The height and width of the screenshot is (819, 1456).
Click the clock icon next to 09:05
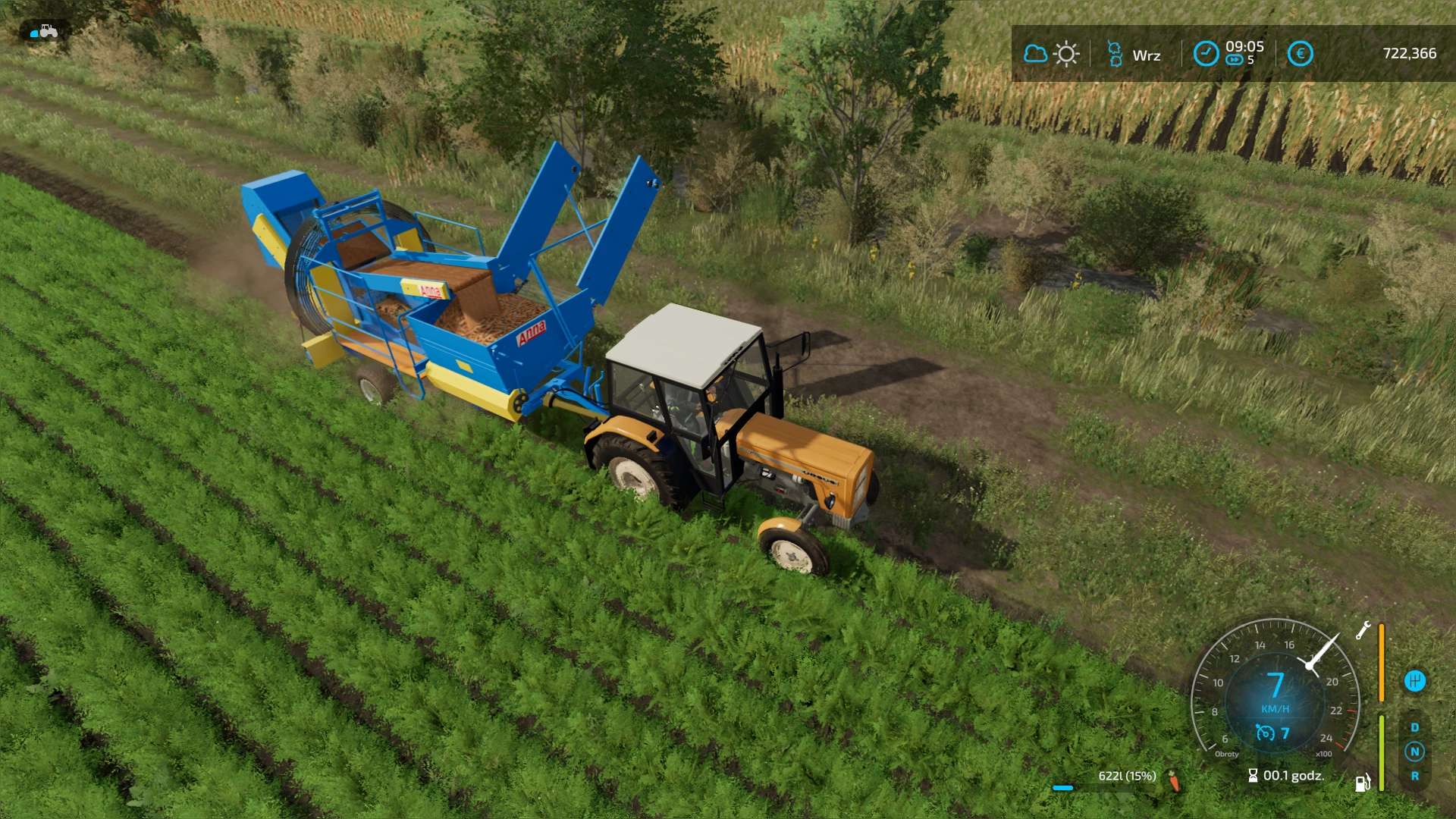(x=1206, y=54)
